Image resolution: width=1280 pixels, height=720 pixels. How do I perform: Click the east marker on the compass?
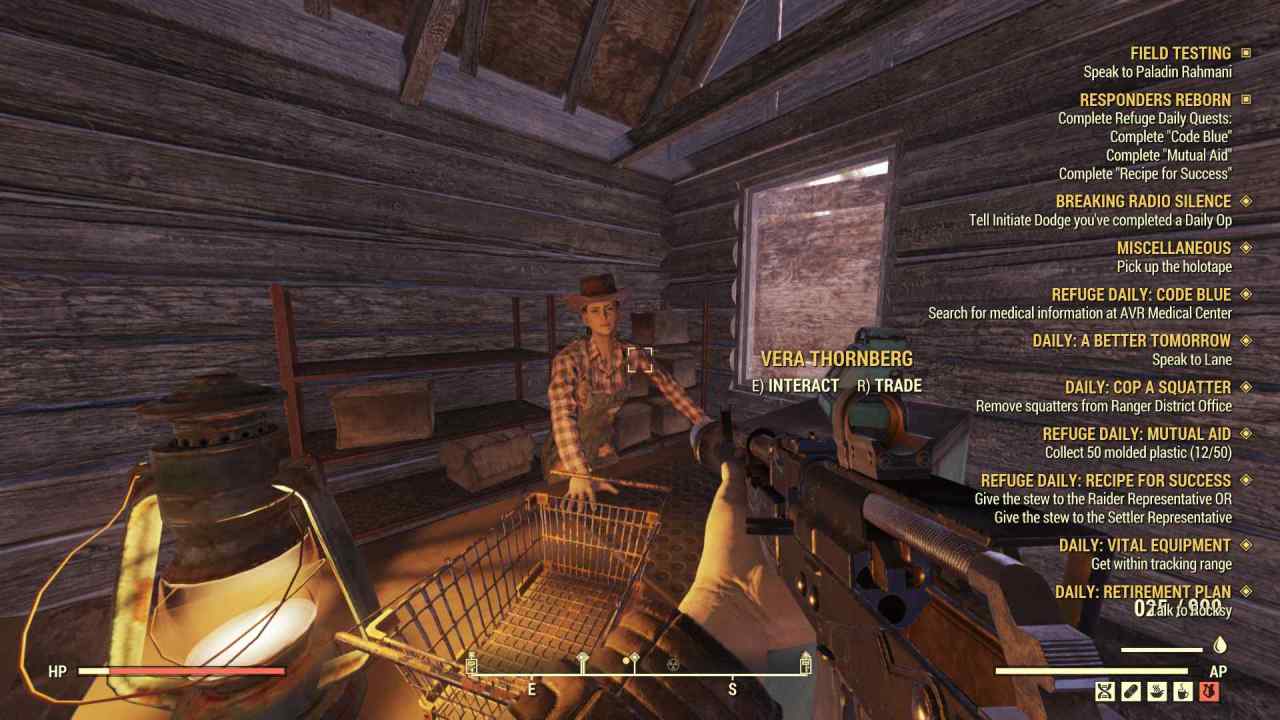click(x=530, y=689)
